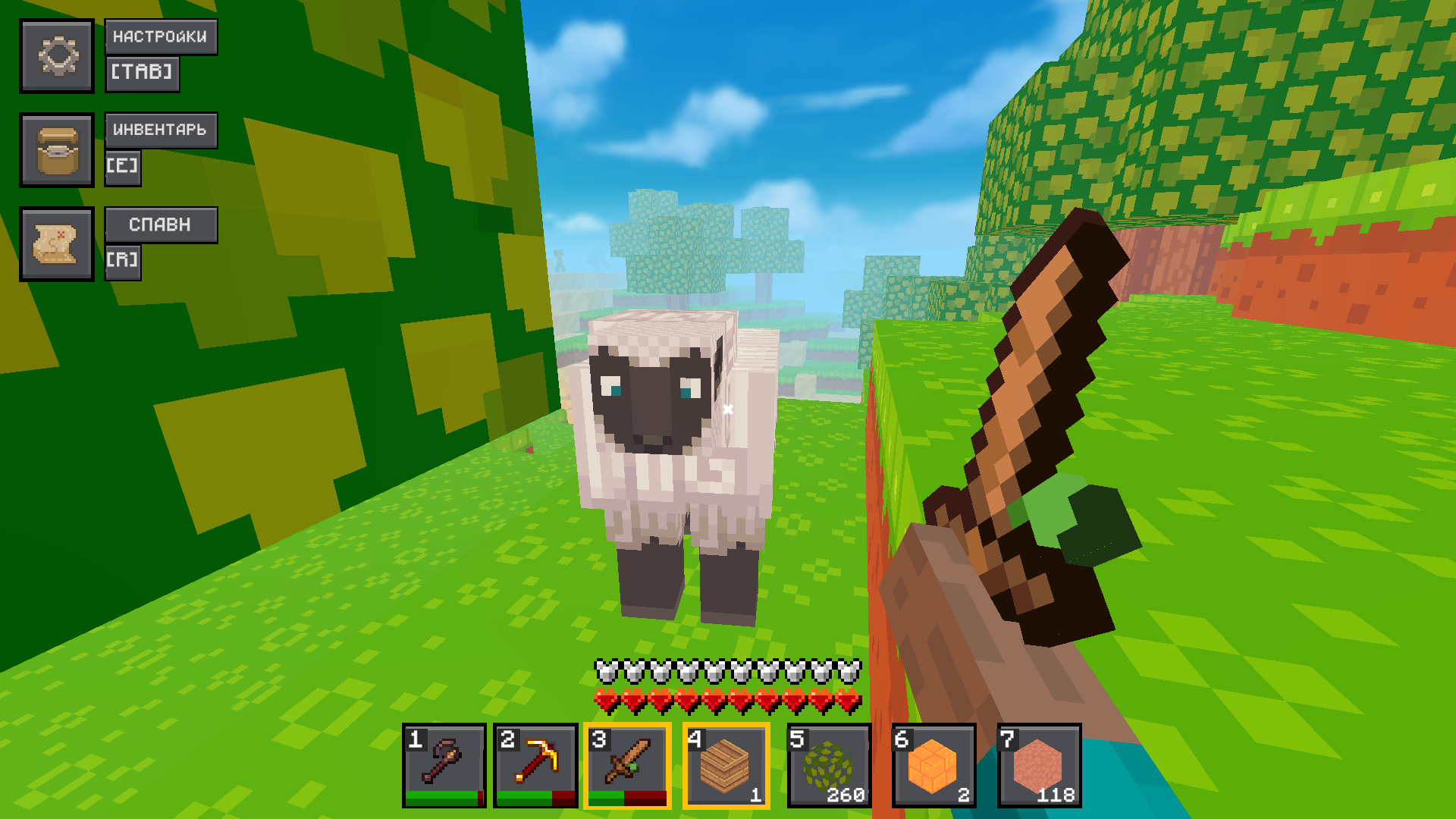1456x819 pixels.
Task: Click the СПАВН button
Action: pyautogui.click(x=161, y=224)
